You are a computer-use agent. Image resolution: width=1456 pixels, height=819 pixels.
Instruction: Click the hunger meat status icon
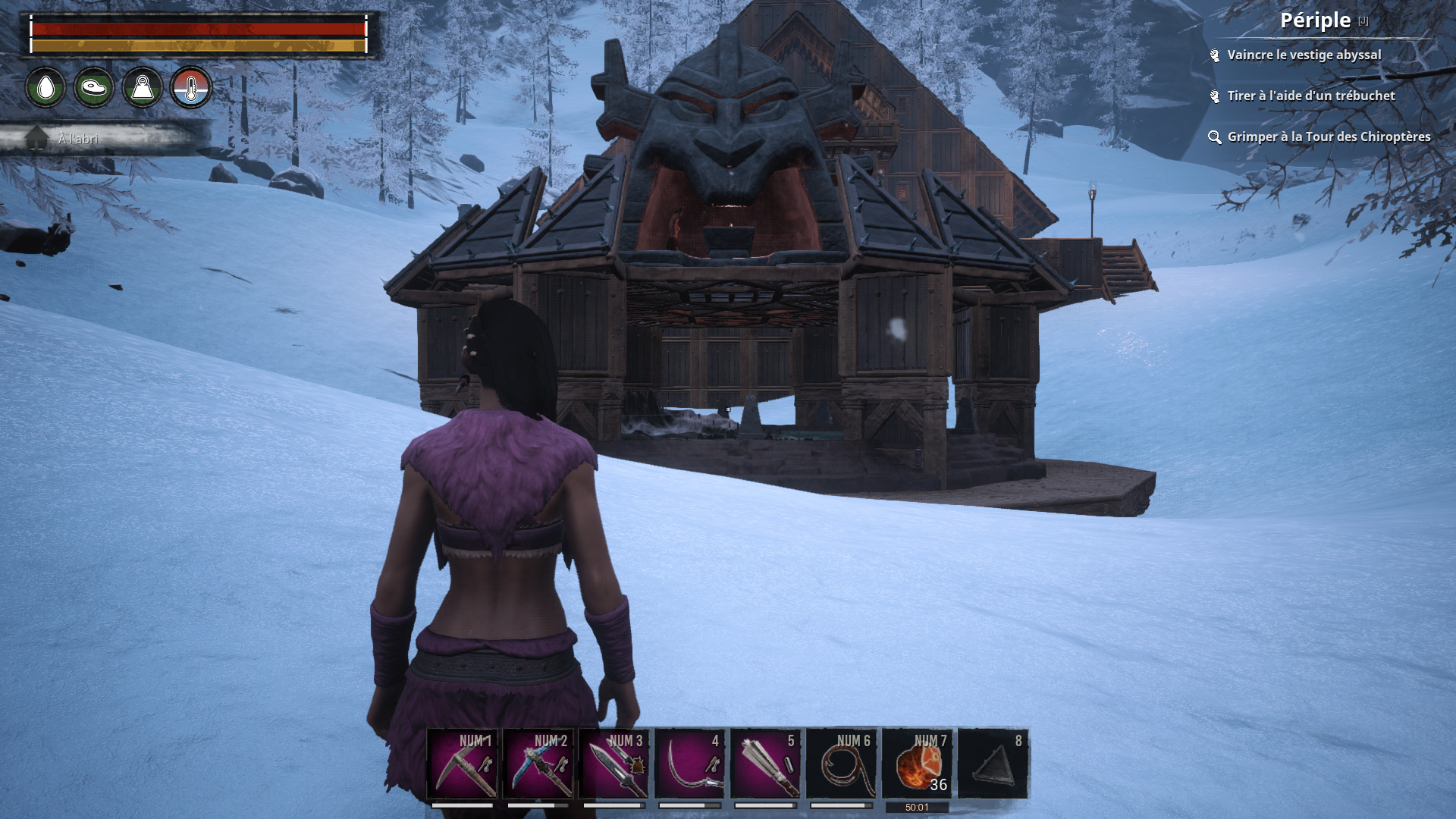coord(94,88)
